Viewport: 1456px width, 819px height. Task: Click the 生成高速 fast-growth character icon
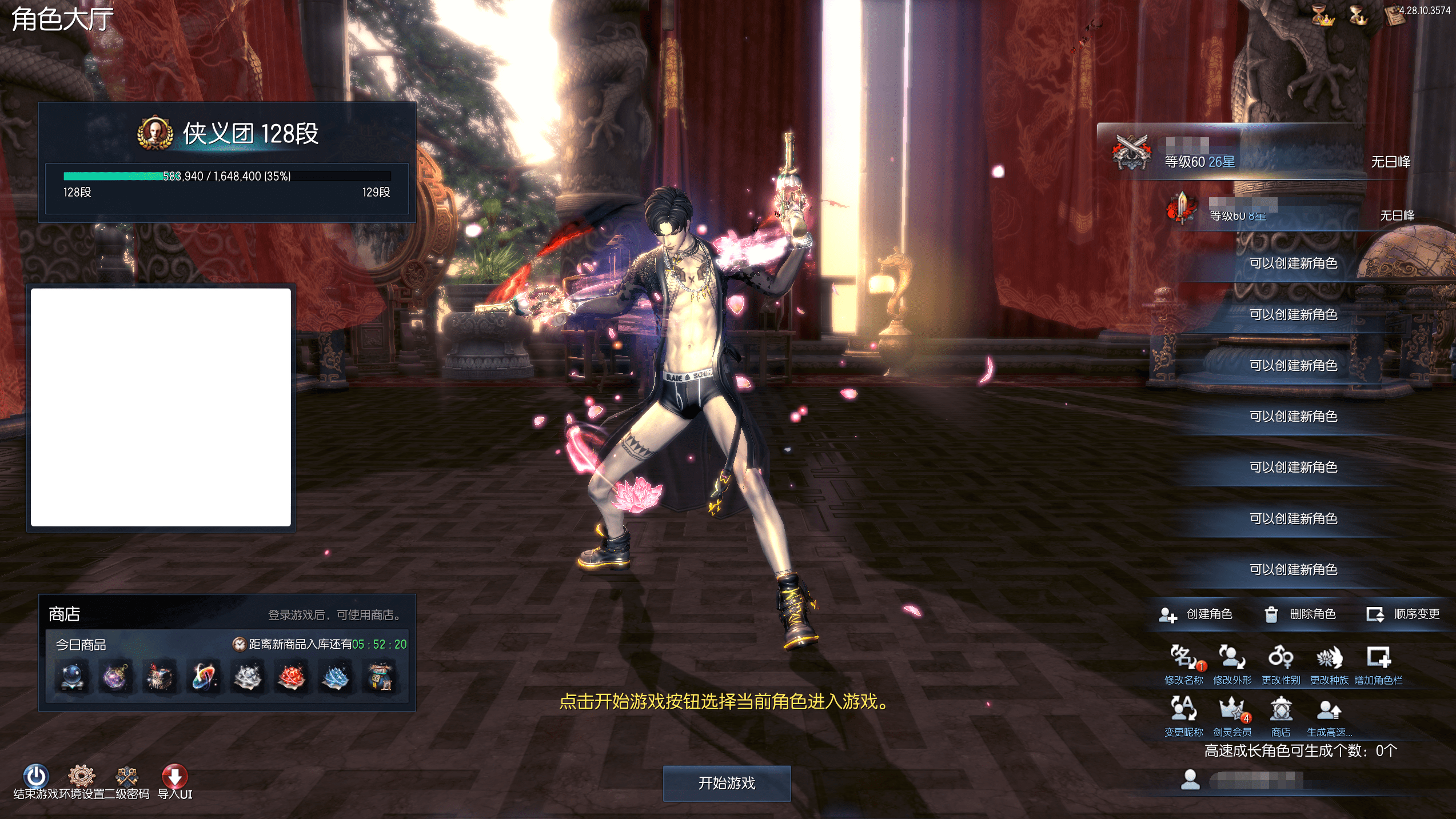click(1329, 710)
